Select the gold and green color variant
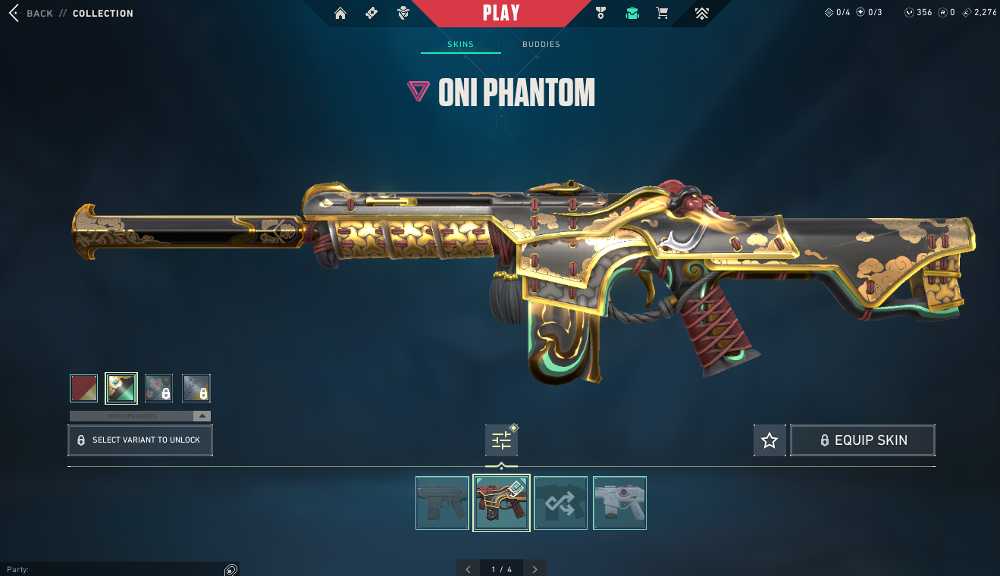This screenshot has height=576, width=1000. point(122,388)
